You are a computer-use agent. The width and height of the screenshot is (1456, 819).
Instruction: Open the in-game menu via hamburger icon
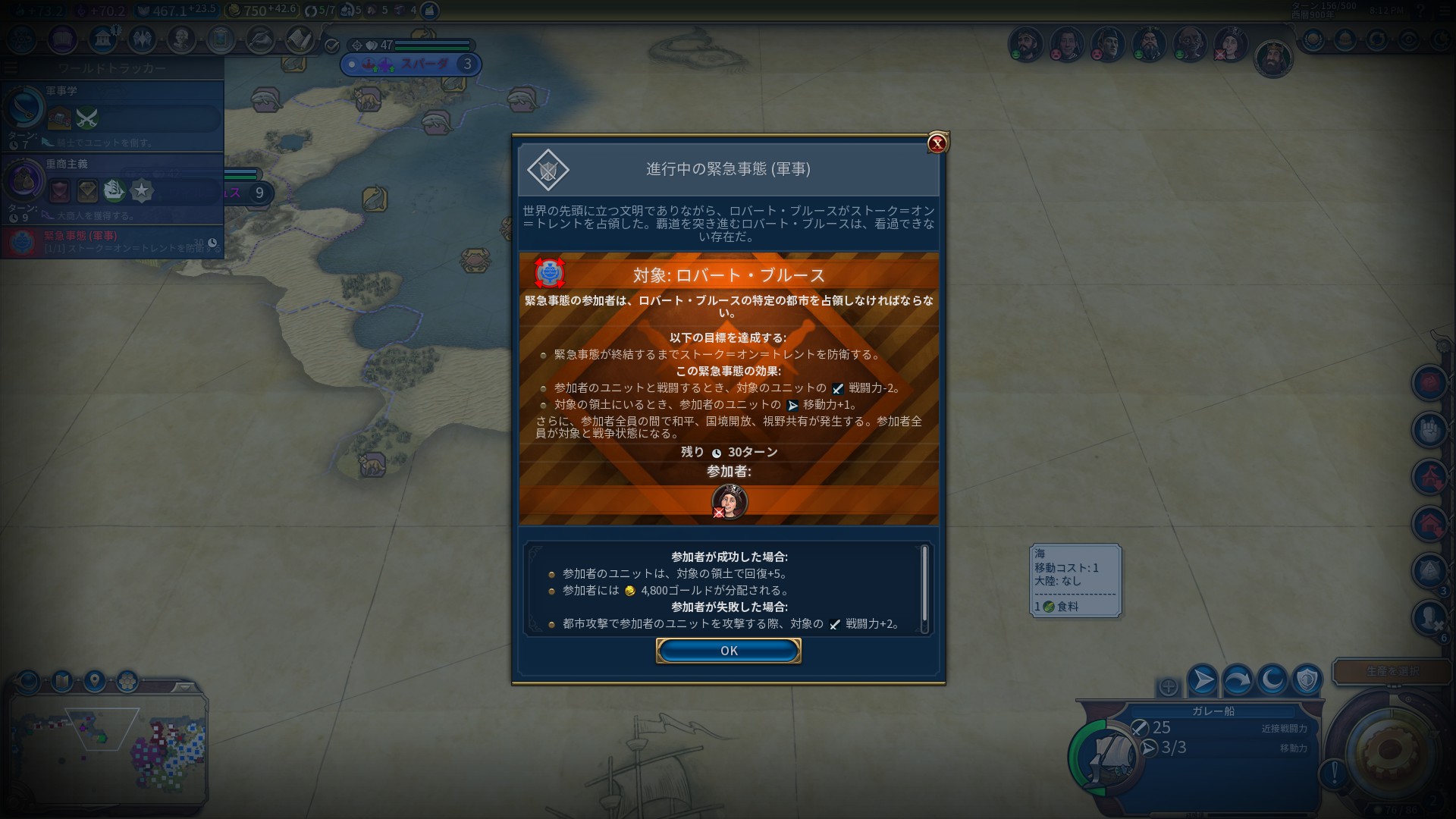[x=1444, y=11]
